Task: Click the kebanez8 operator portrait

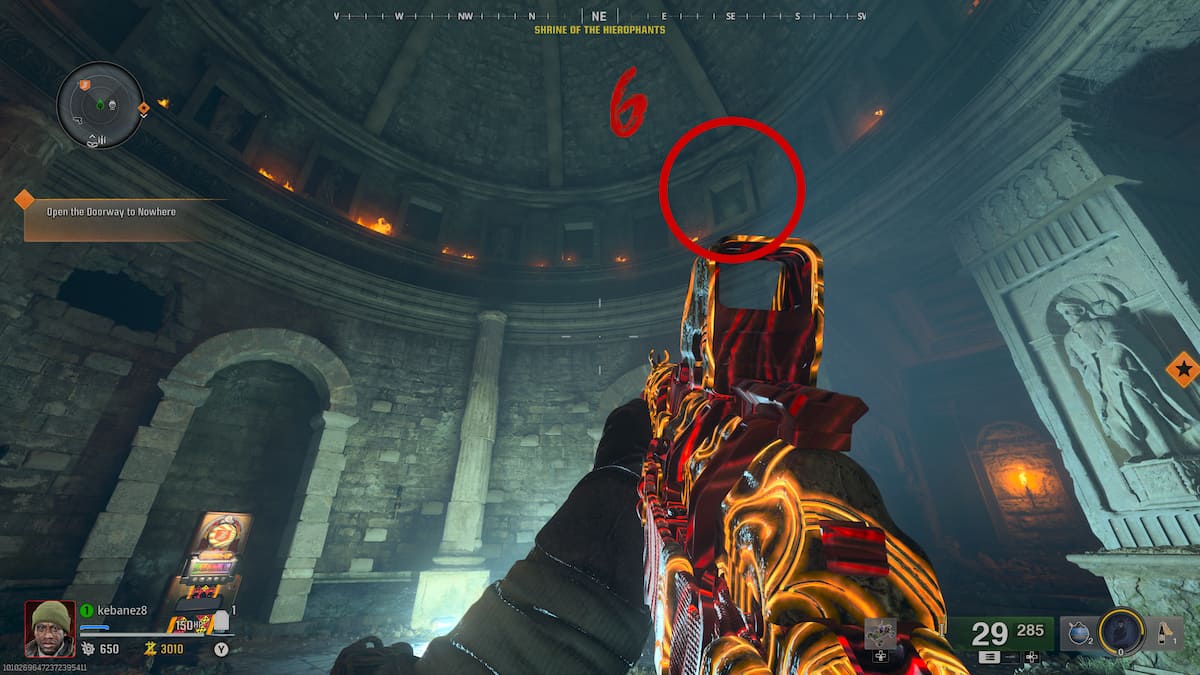Action: (49, 627)
